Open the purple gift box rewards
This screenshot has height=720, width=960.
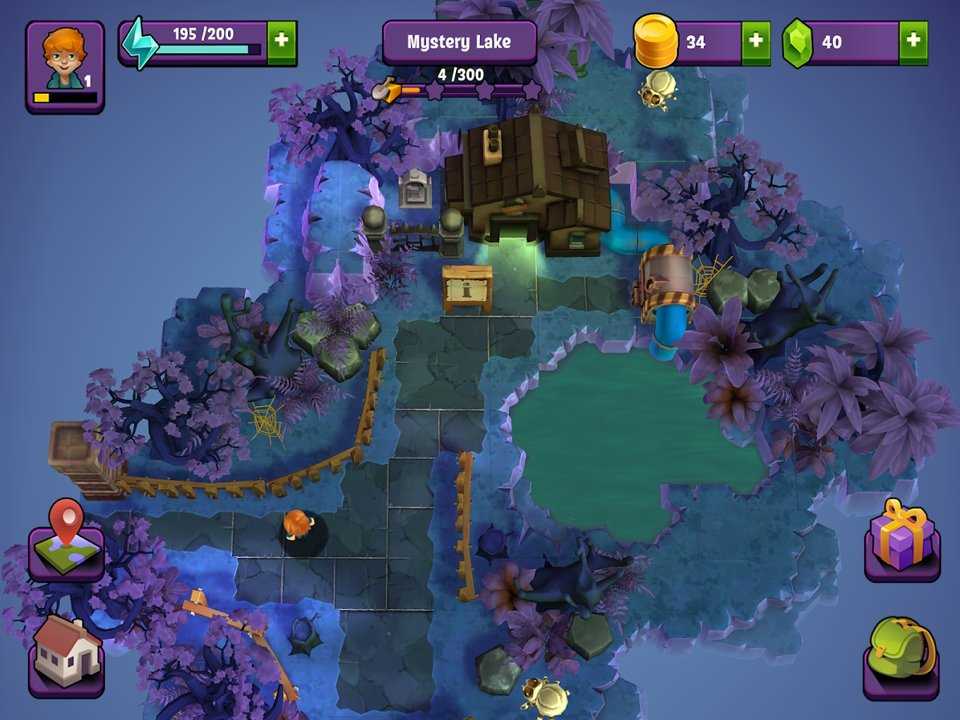[x=901, y=540]
